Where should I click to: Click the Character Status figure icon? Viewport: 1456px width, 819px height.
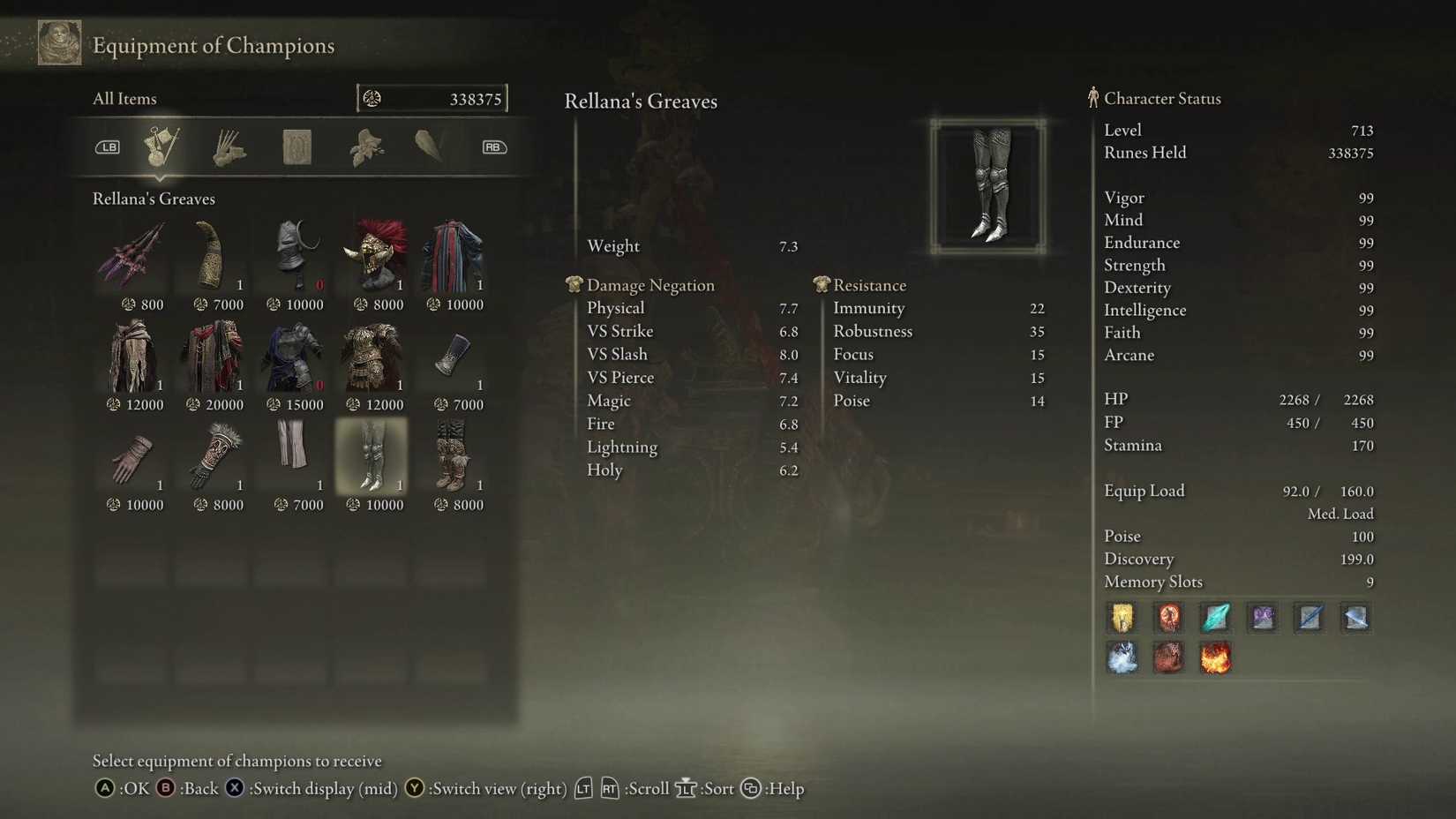1093,98
